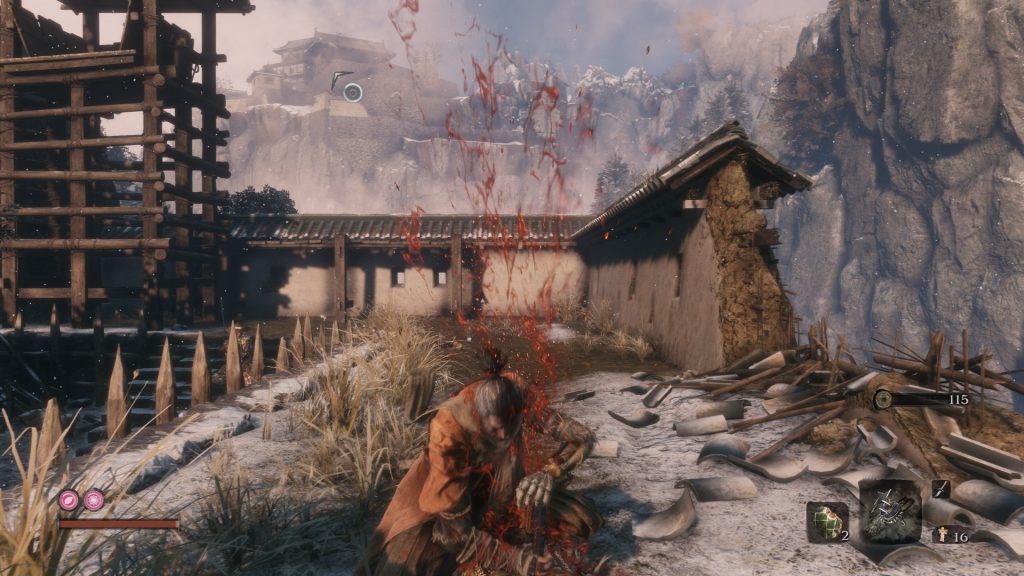Image resolution: width=1024 pixels, height=576 pixels.
Task: Click the circular grapple point marker
Action: pos(352,92)
